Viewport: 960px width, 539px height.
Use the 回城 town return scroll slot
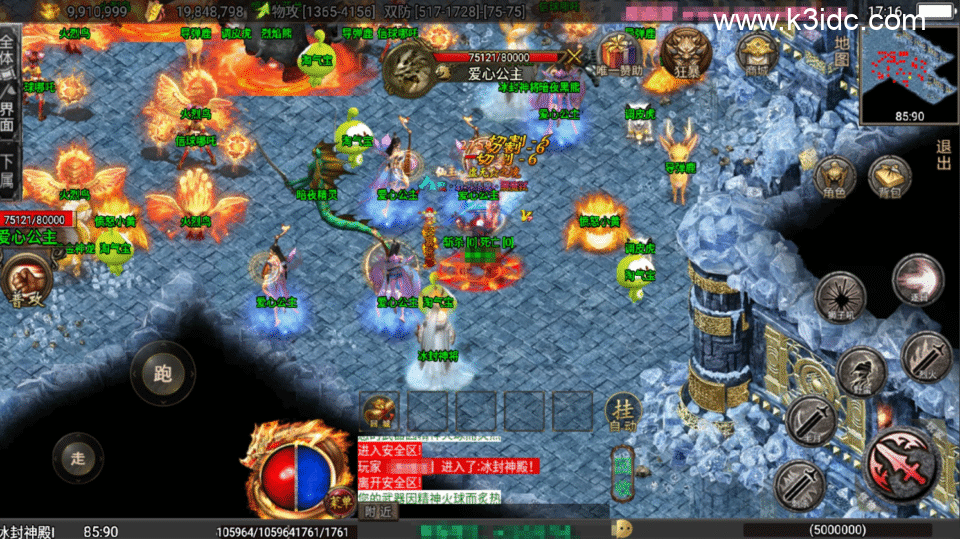point(380,411)
